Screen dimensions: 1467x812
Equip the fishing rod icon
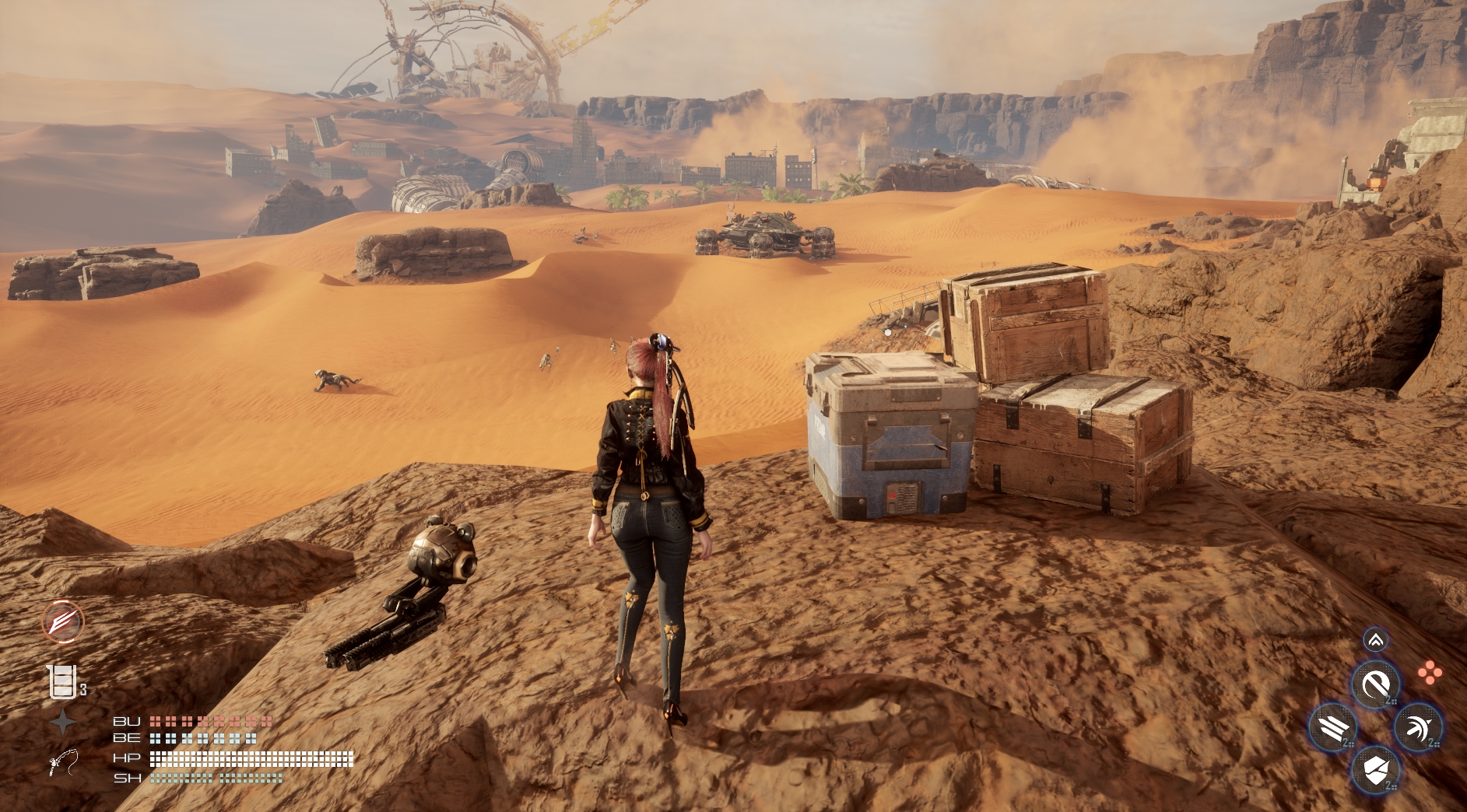tap(63, 762)
